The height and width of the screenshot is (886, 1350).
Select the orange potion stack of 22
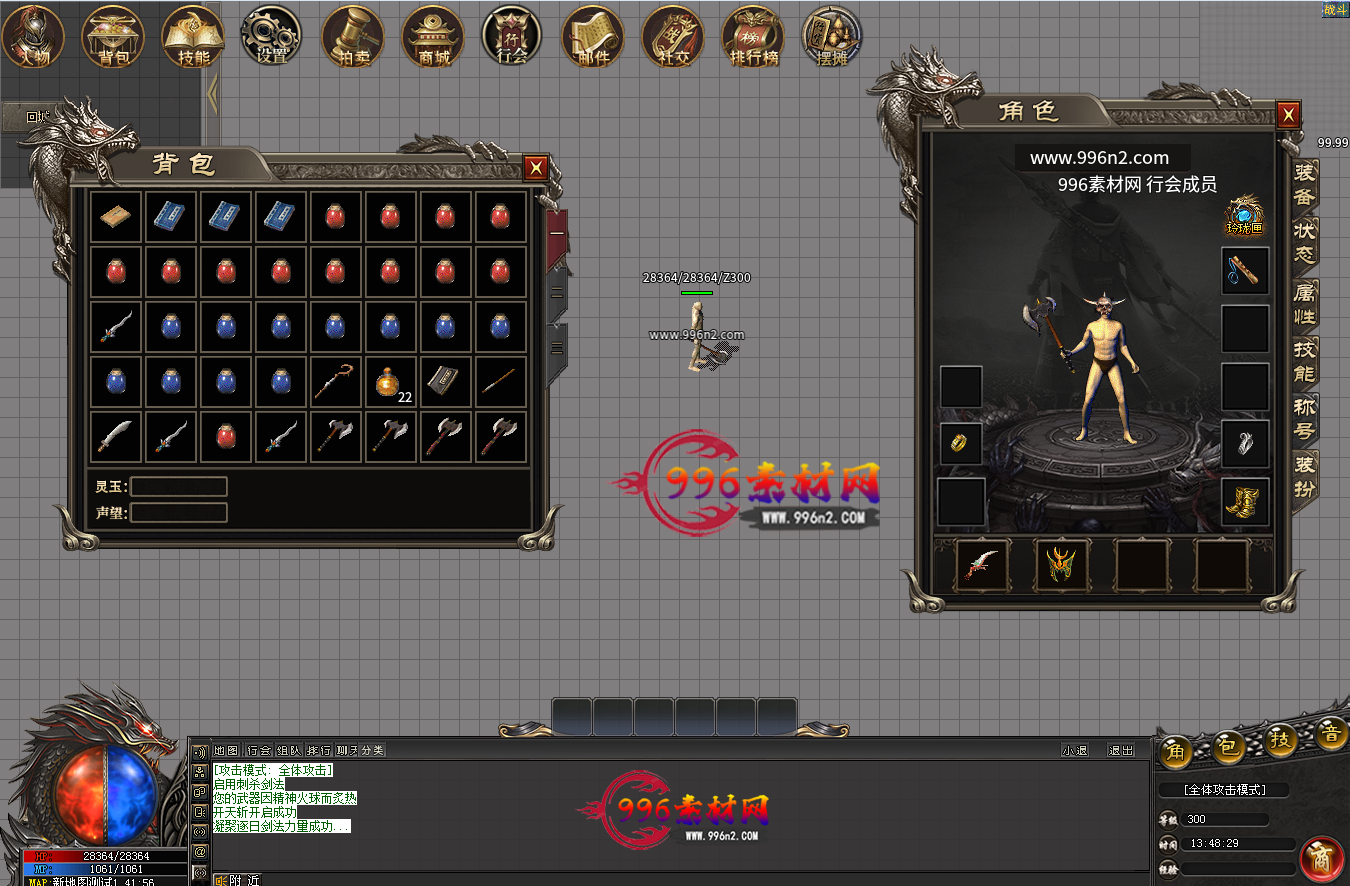coord(391,383)
